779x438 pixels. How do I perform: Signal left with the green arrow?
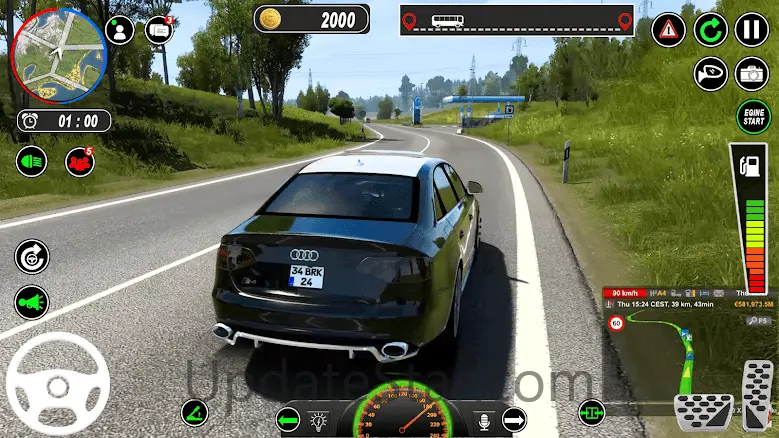pos(289,418)
